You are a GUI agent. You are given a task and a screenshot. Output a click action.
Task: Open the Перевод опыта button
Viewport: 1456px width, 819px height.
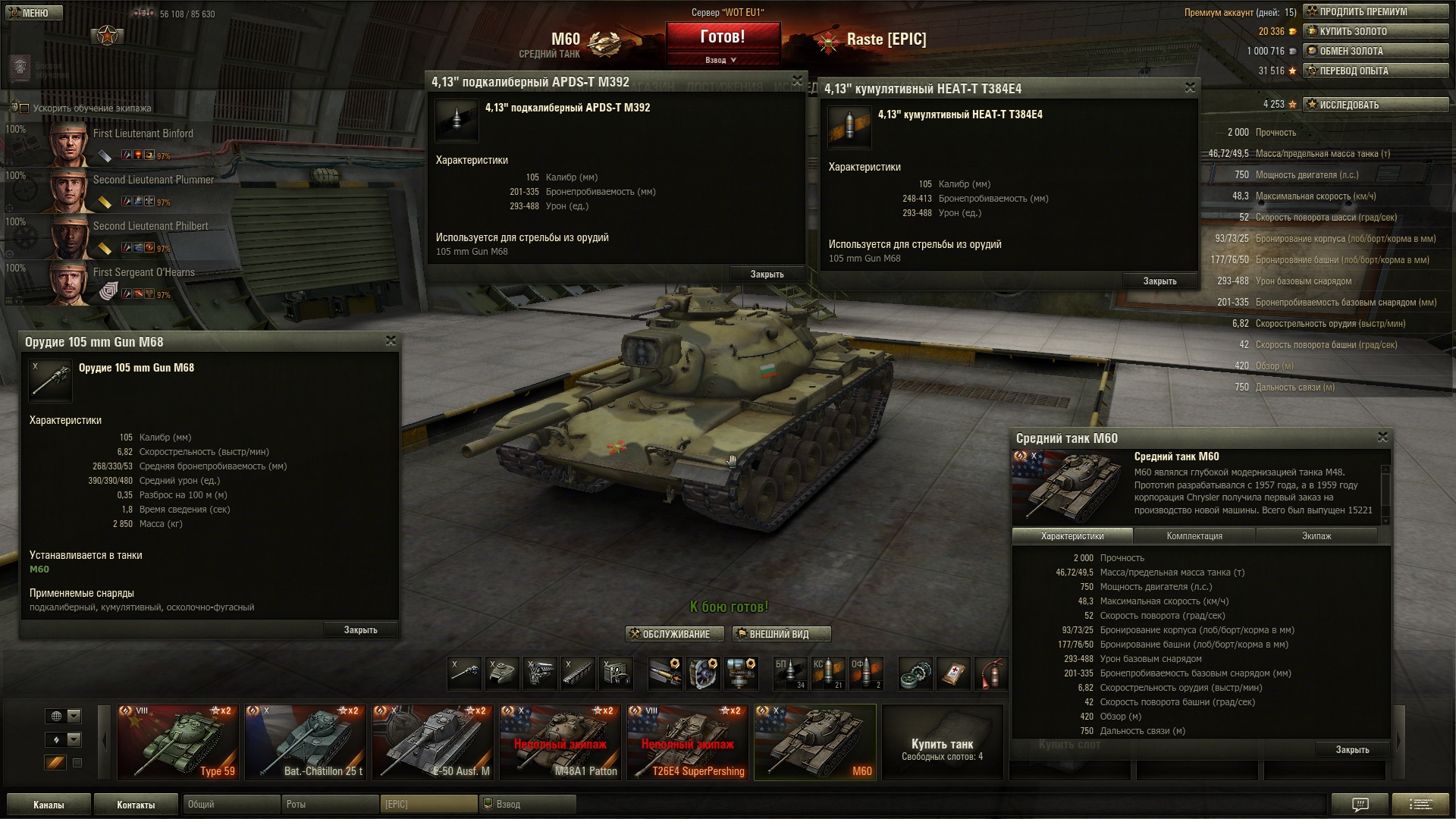[x=1375, y=71]
